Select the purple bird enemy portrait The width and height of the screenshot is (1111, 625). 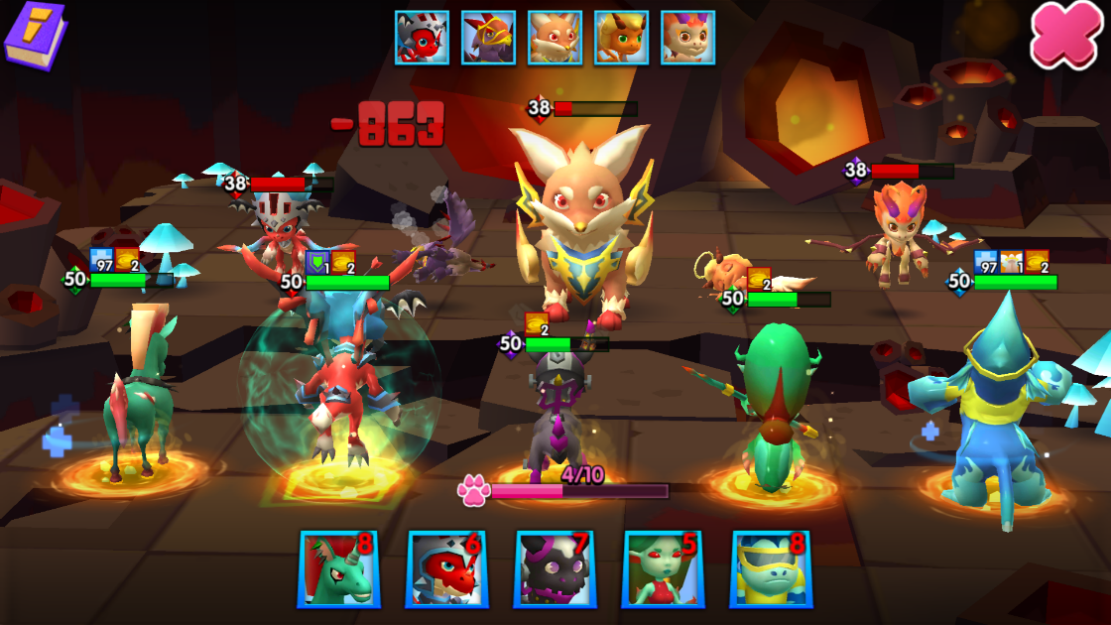[x=488, y=38]
